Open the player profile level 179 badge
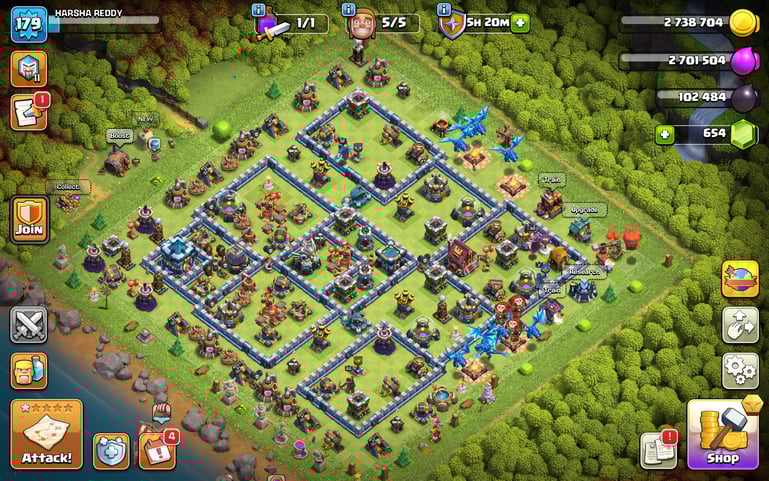Screen dimensions: 769x481 tap(29, 23)
